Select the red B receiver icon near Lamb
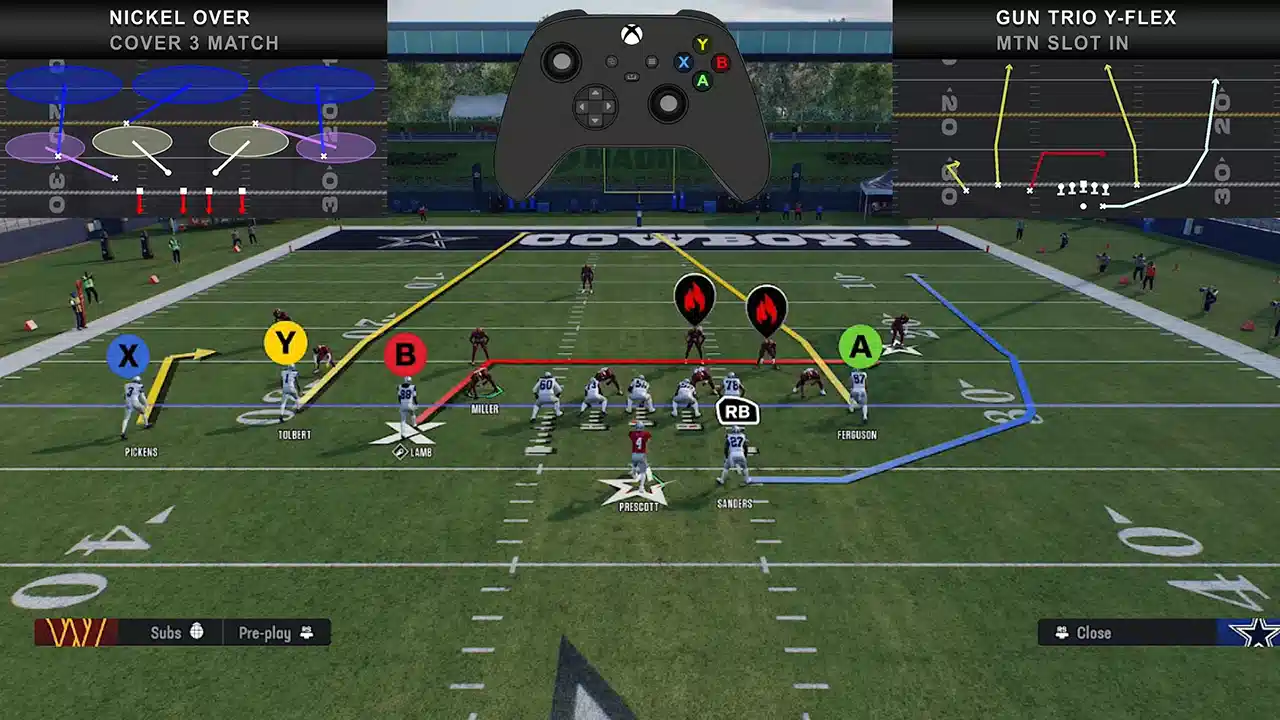The height and width of the screenshot is (720, 1280). point(405,353)
